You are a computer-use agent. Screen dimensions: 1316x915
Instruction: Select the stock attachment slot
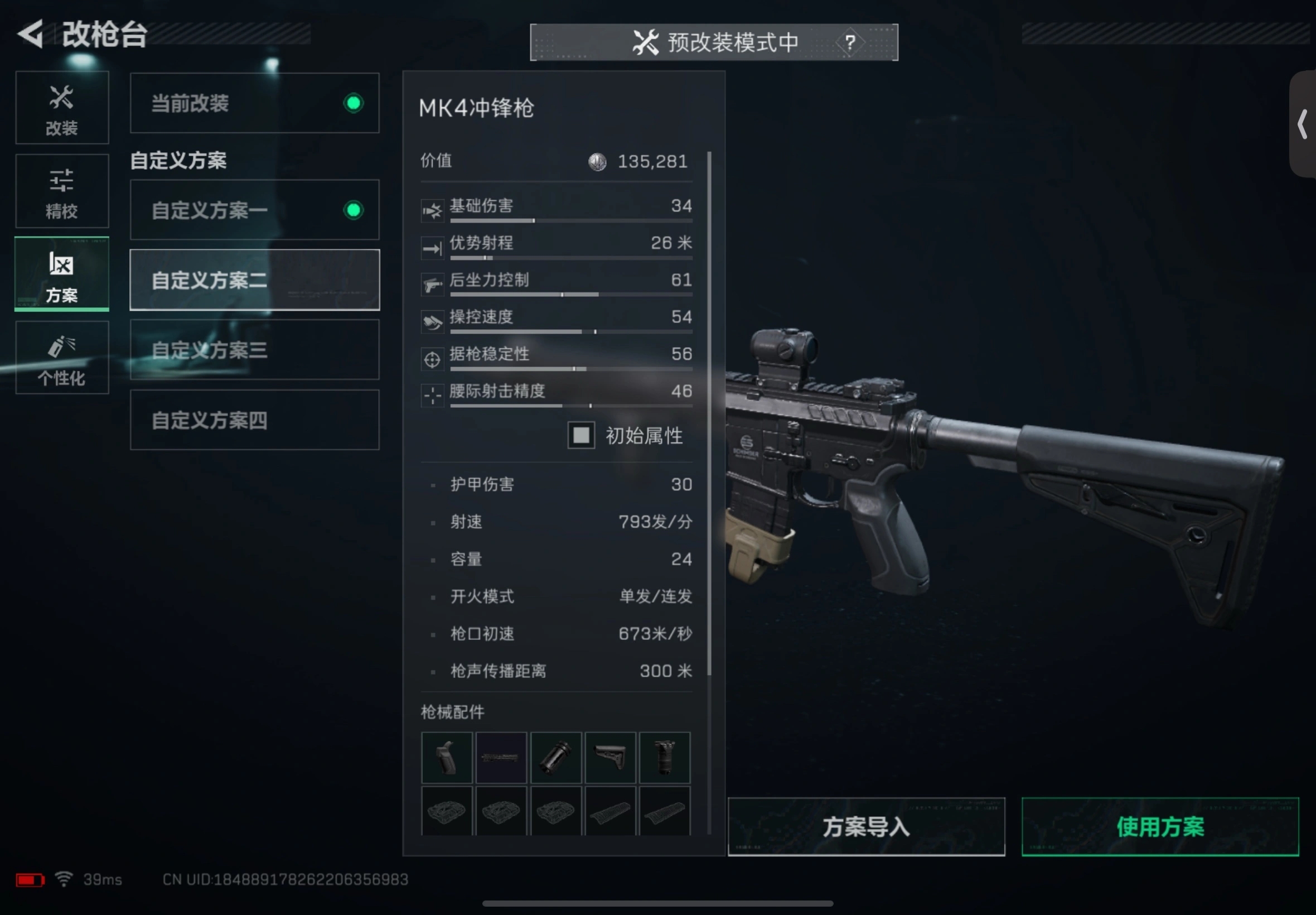click(x=610, y=757)
